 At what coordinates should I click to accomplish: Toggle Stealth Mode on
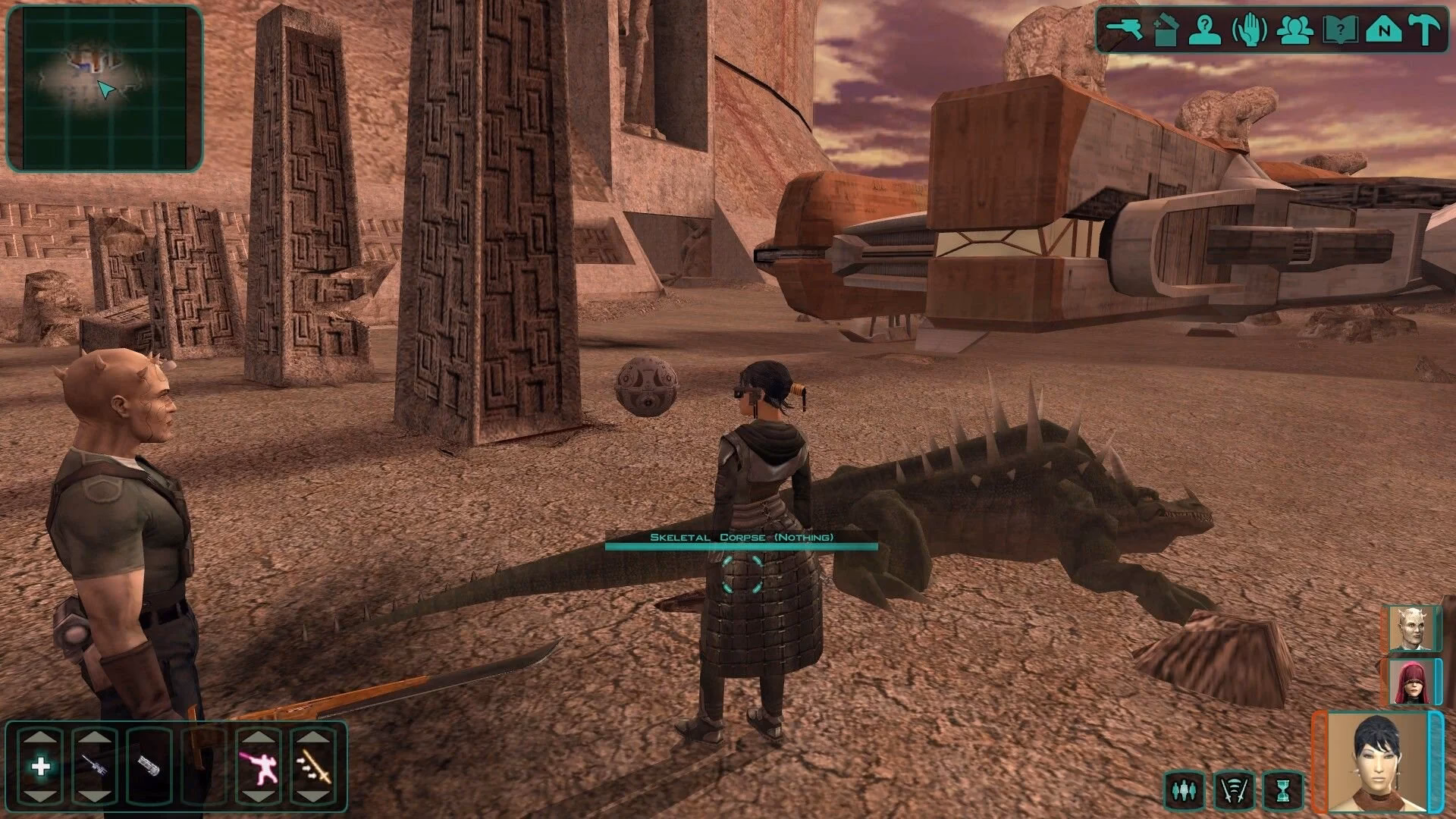1234,790
